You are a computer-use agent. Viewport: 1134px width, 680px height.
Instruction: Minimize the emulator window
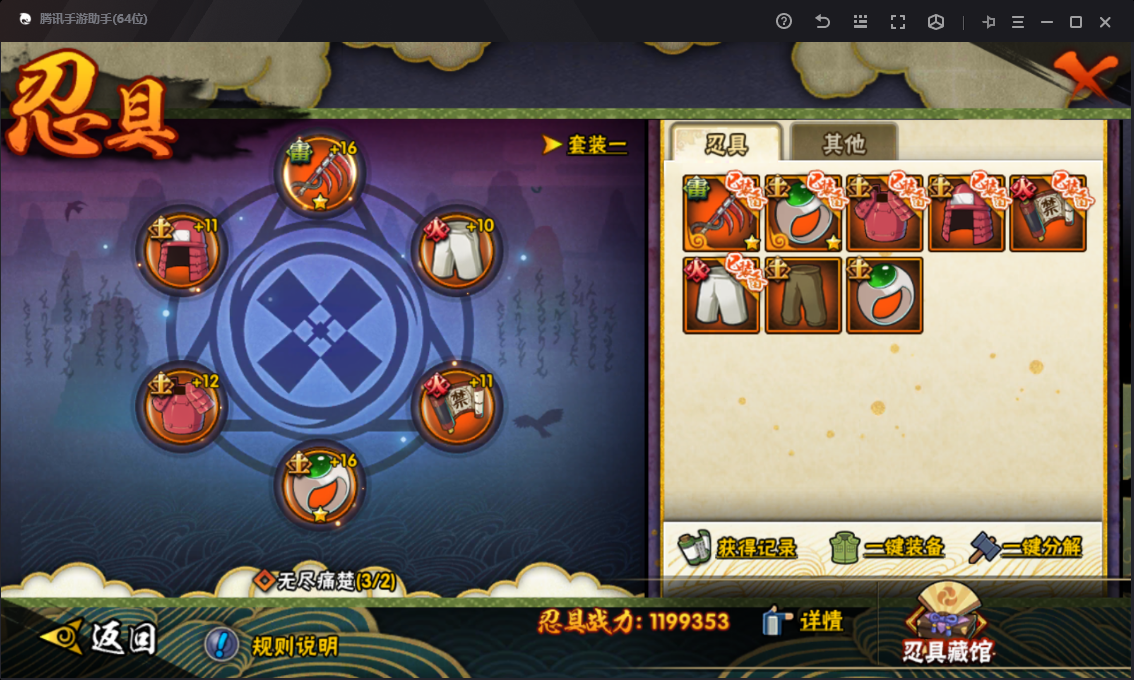pos(1047,22)
